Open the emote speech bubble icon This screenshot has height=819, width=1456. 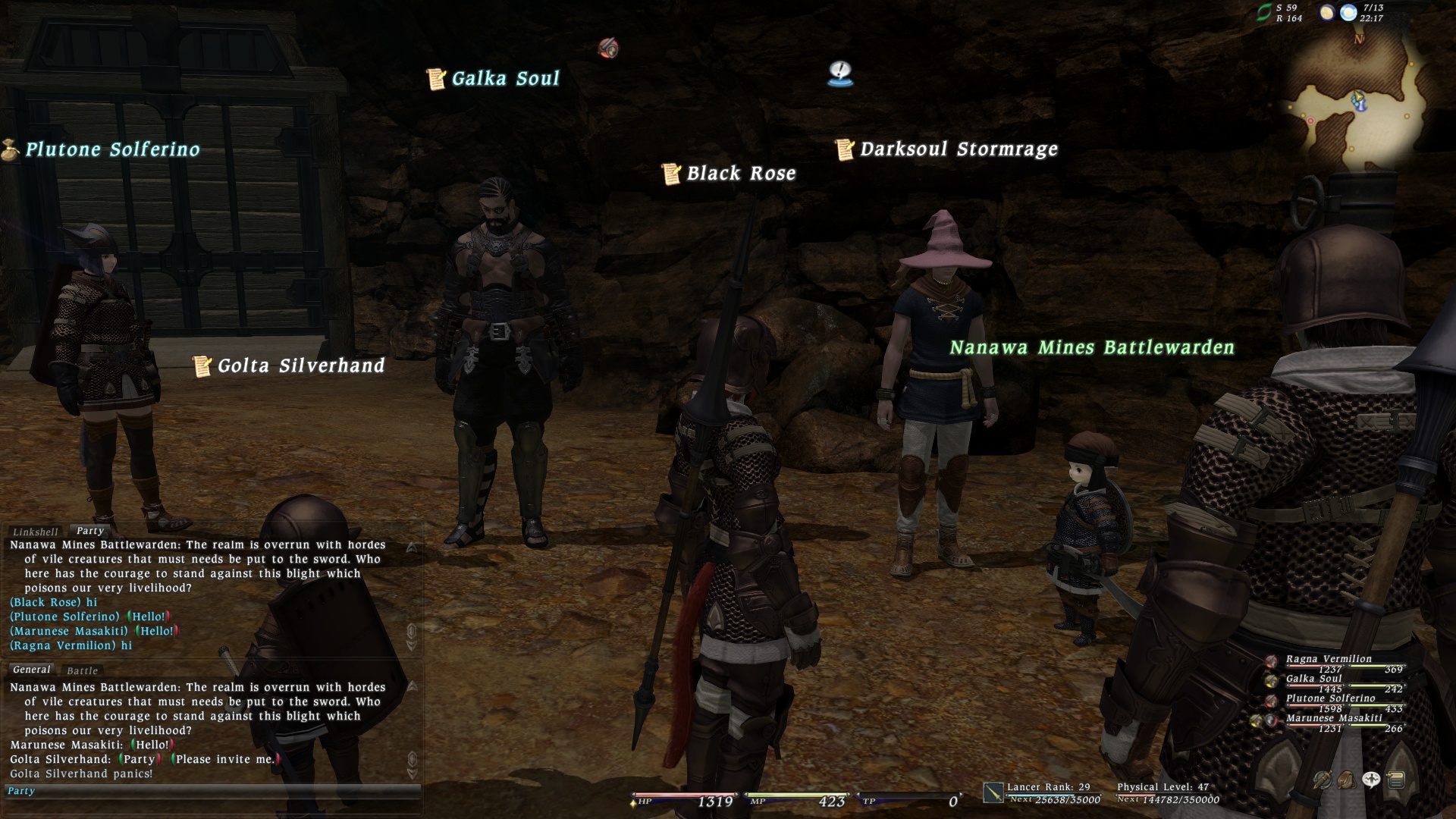[x=1371, y=780]
